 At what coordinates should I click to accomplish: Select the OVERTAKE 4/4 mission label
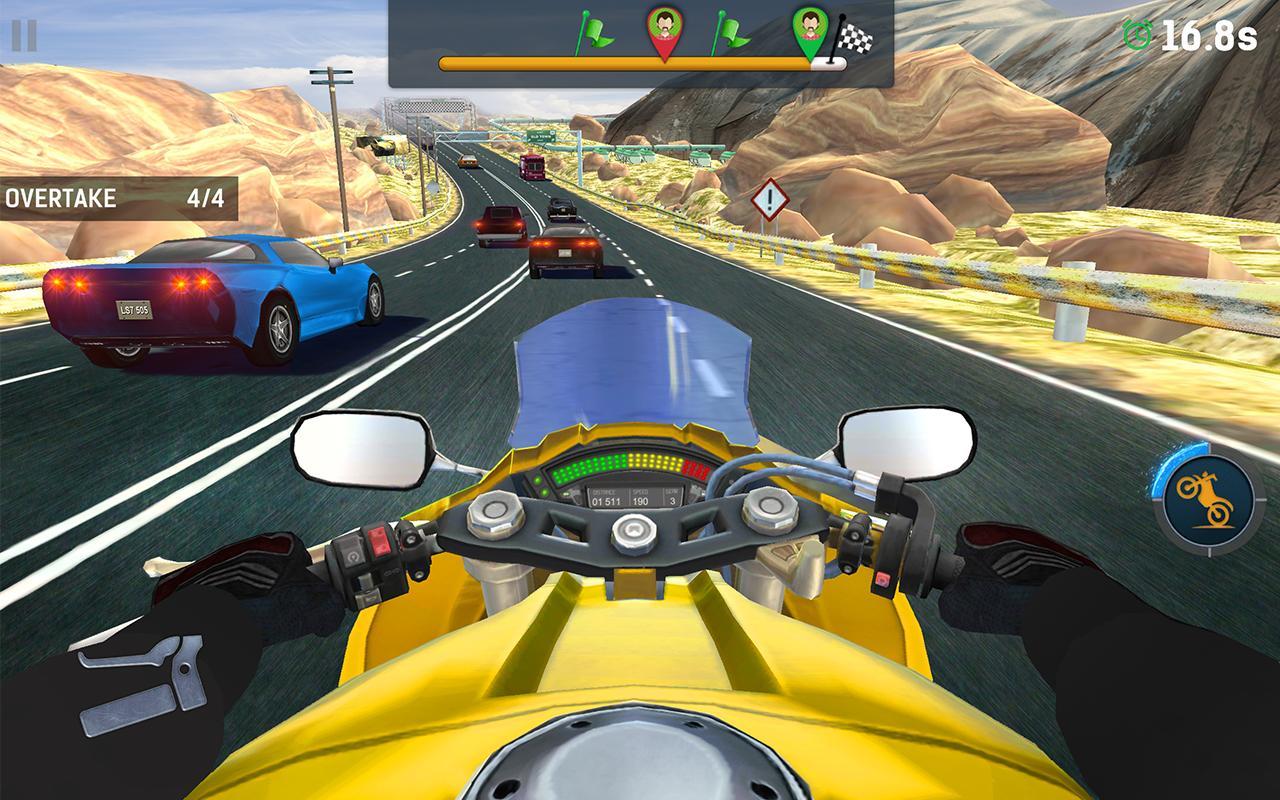(117, 197)
